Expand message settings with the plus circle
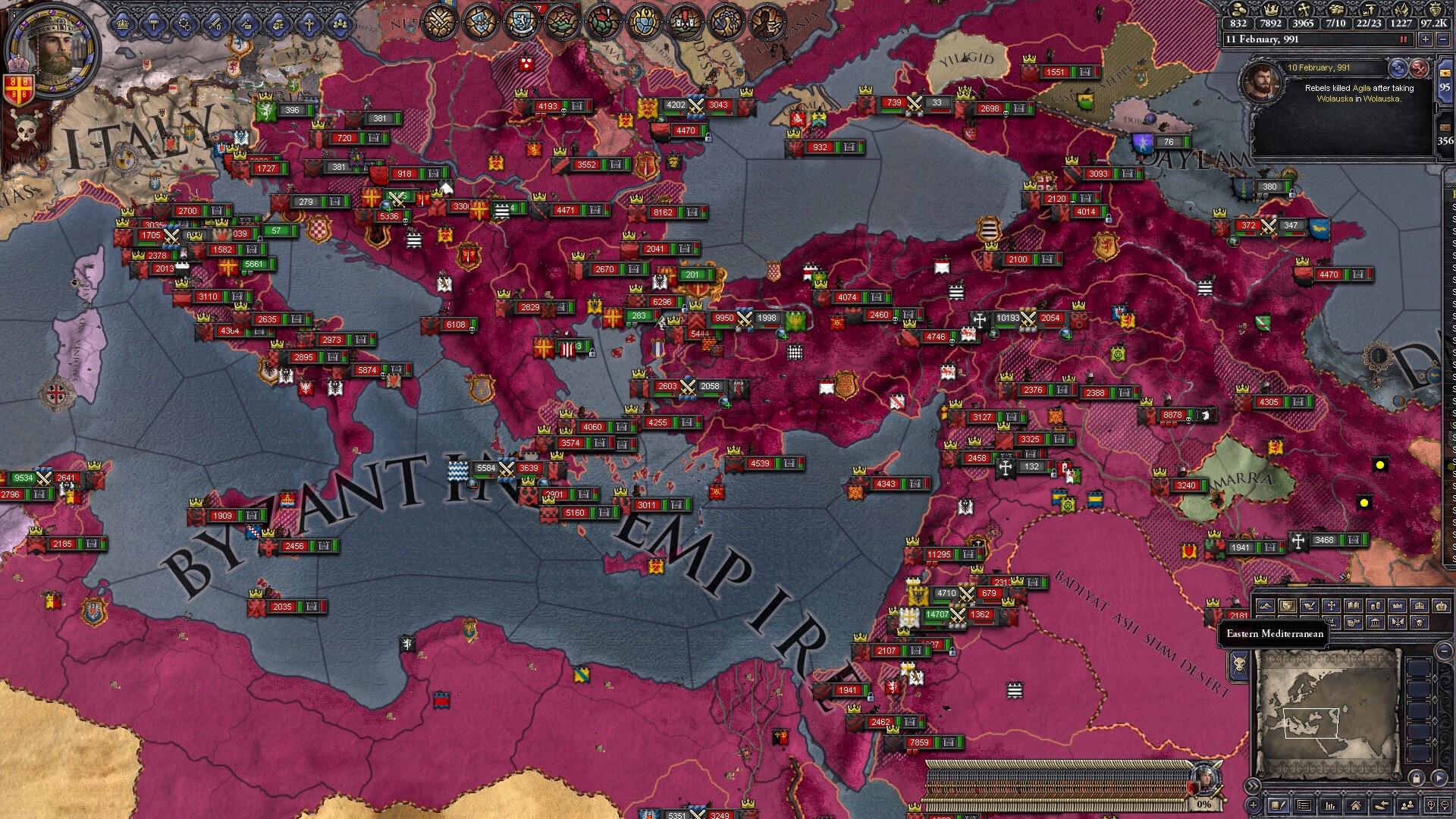The height and width of the screenshot is (819, 1456). [x=1254, y=805]
